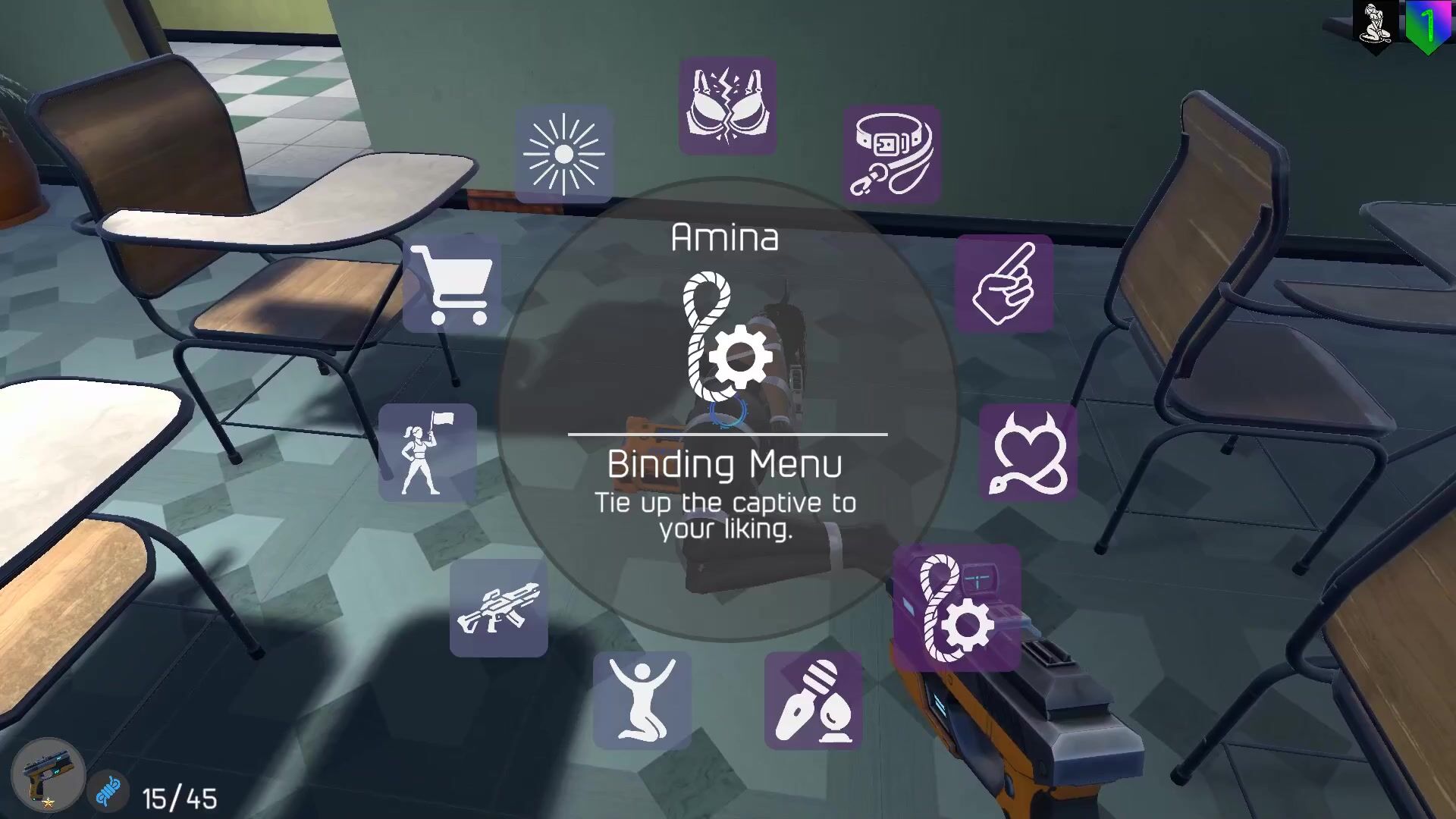
Task: Click the blue rope ammo icon
Action: (x=108, y=792)
